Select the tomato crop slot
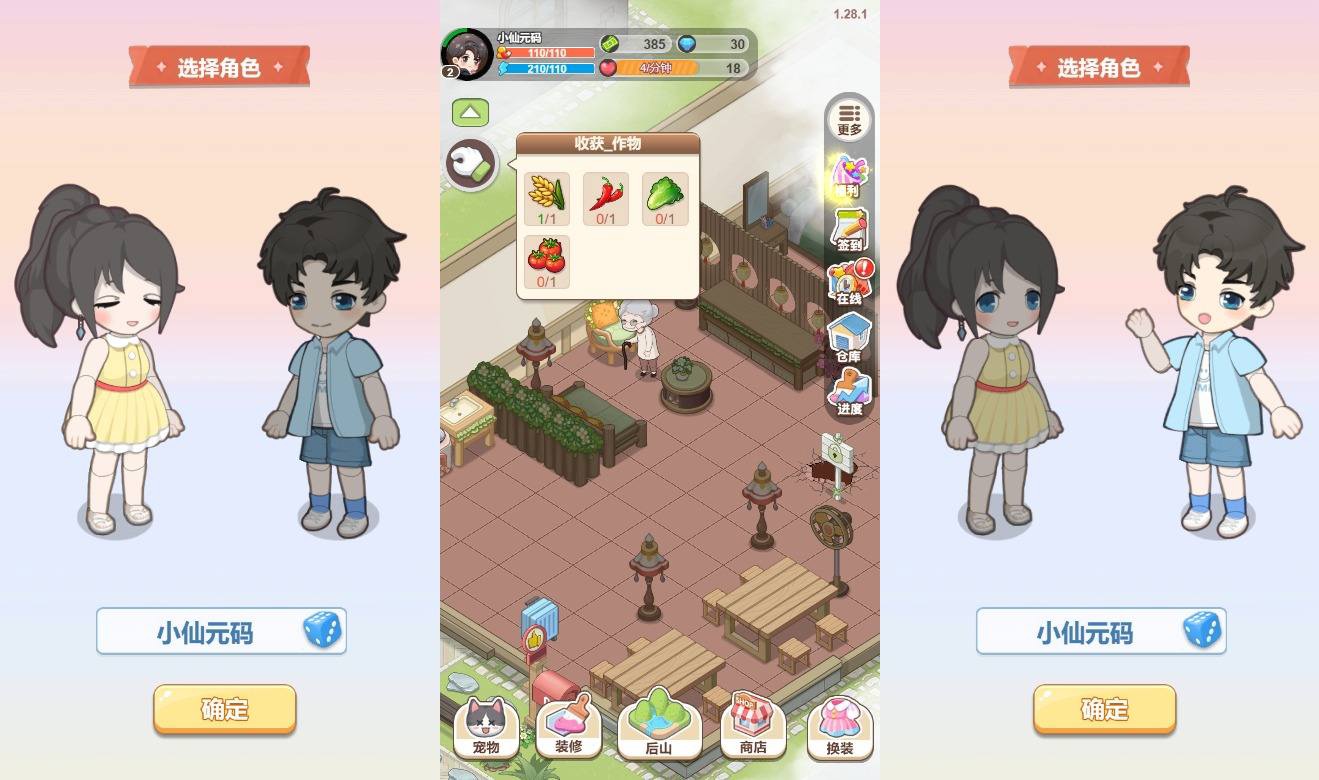This screenshot has height=780, width=1319. point(547,262)
